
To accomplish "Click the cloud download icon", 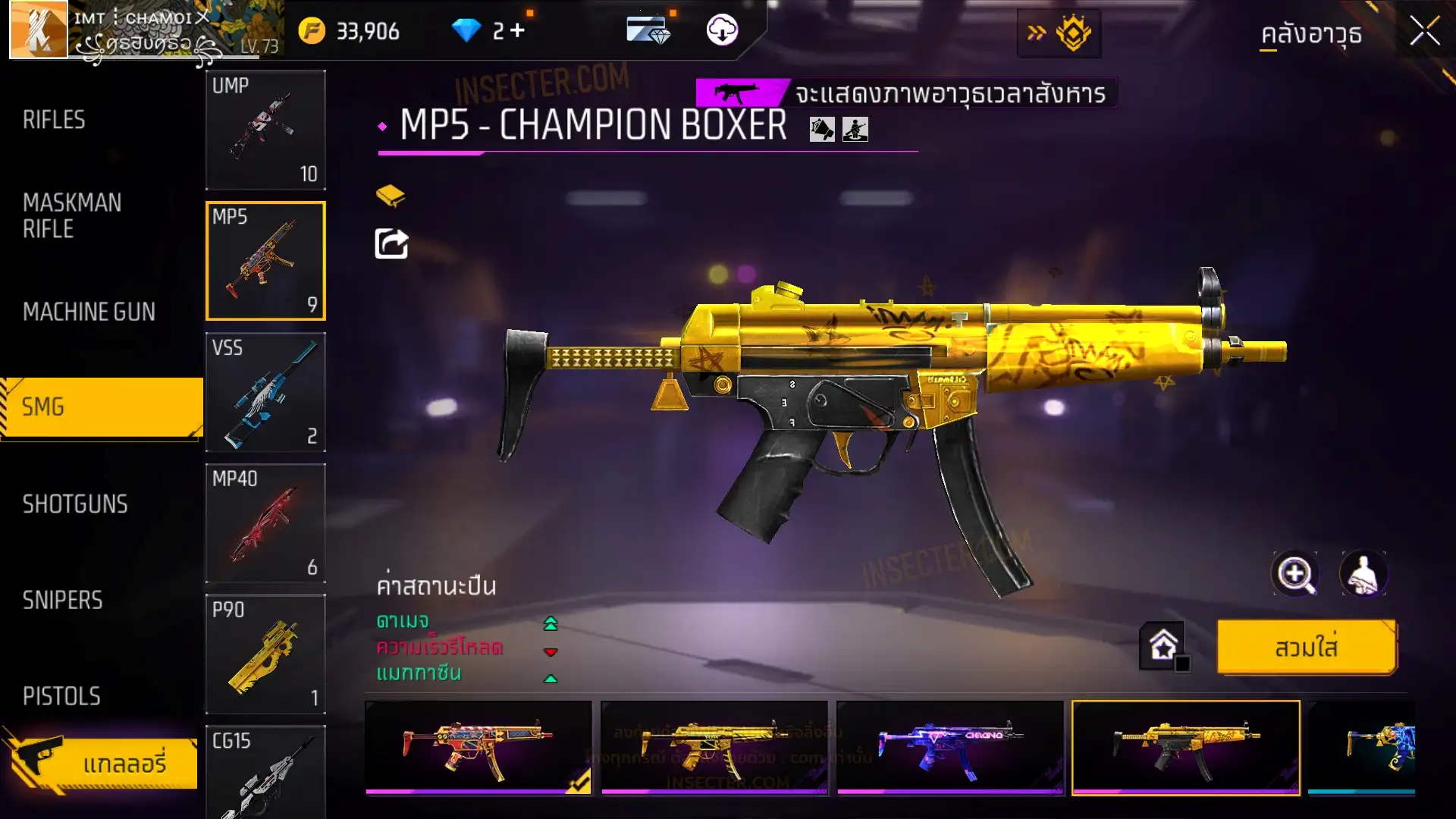I will click(722, 30).
